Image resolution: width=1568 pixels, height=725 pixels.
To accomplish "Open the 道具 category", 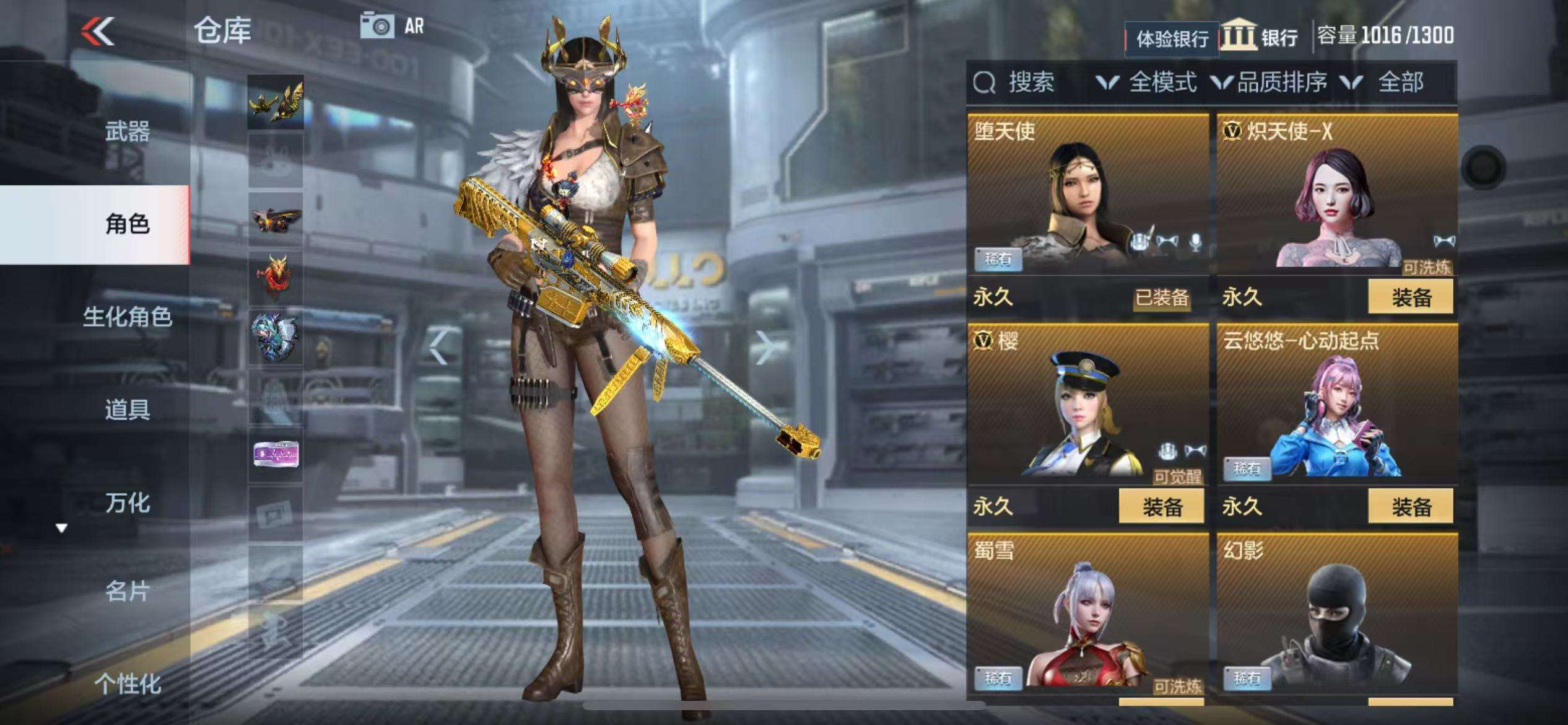I will pyautogui.click(x=127, y=410).
